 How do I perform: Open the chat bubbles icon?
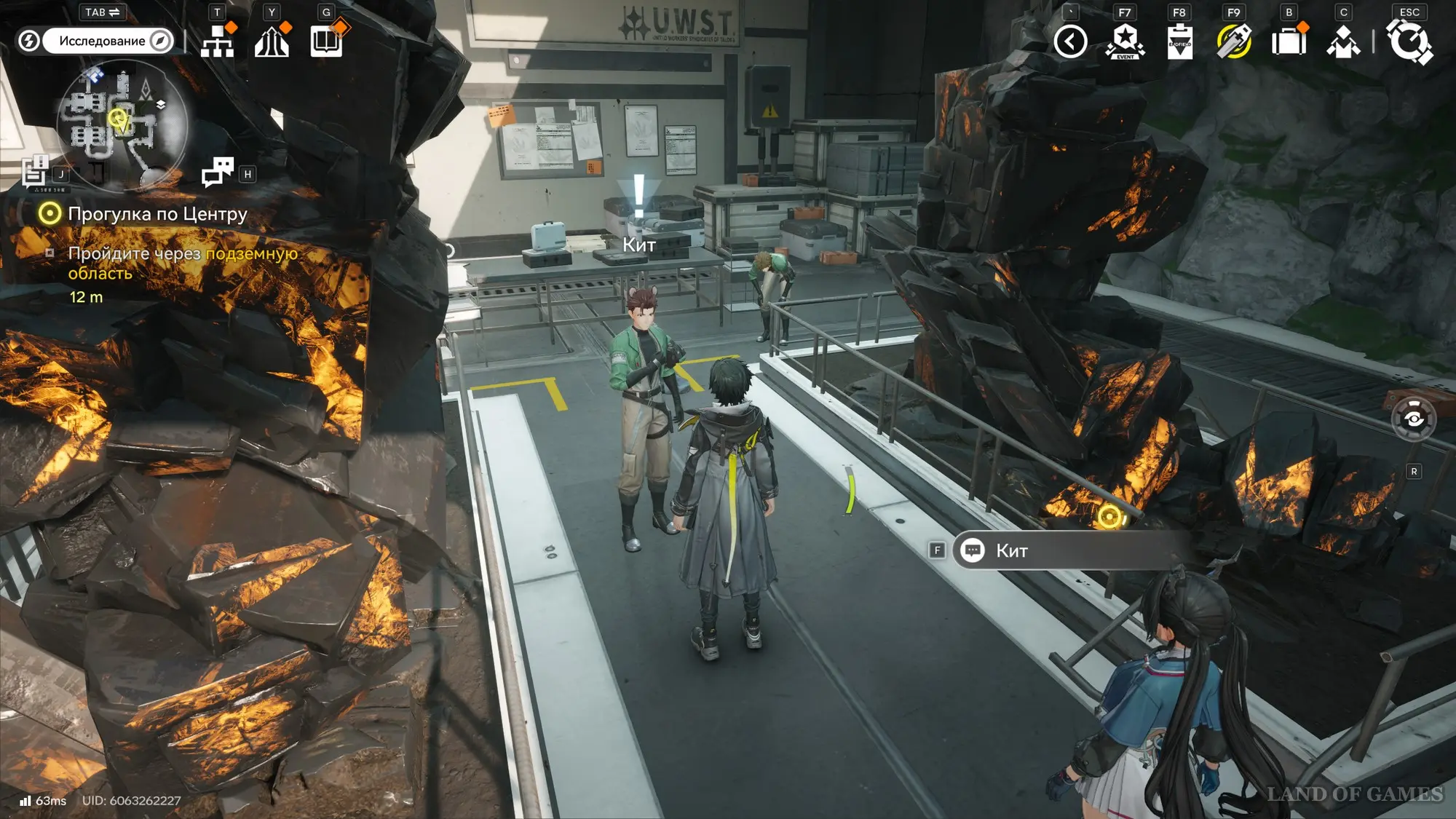click(218, 173)
